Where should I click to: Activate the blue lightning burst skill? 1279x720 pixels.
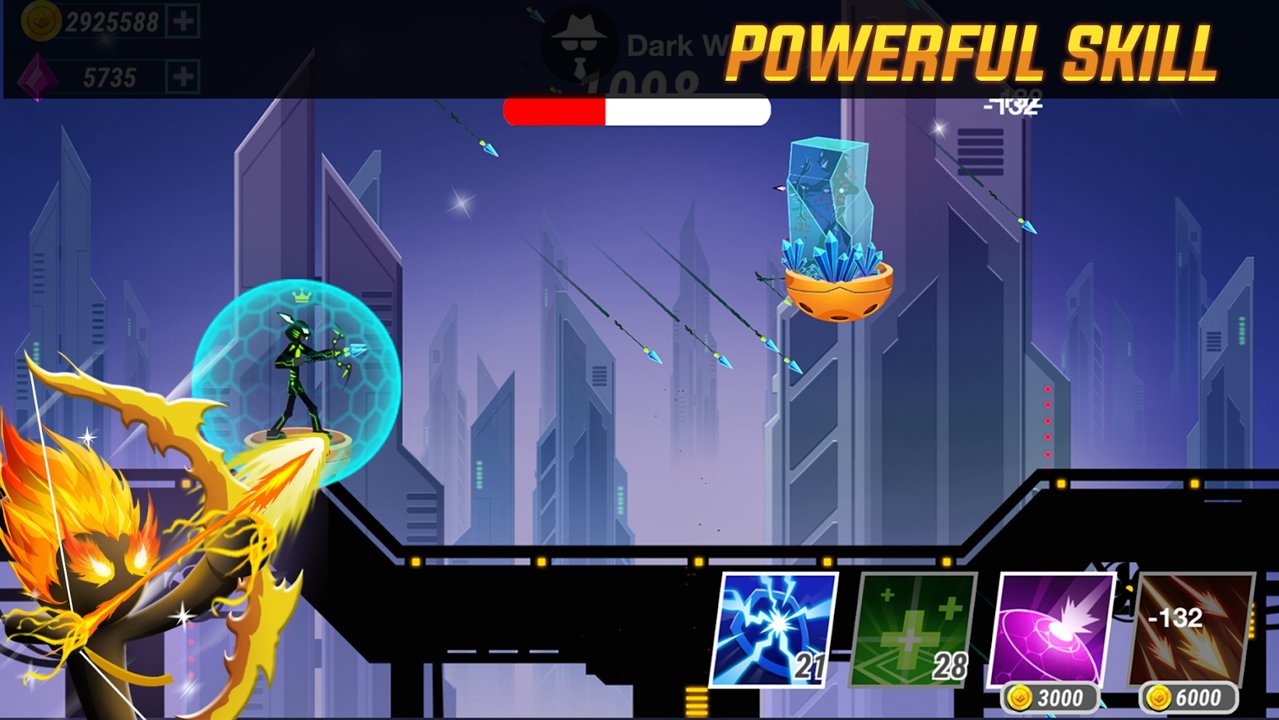[x=774, y=629]
